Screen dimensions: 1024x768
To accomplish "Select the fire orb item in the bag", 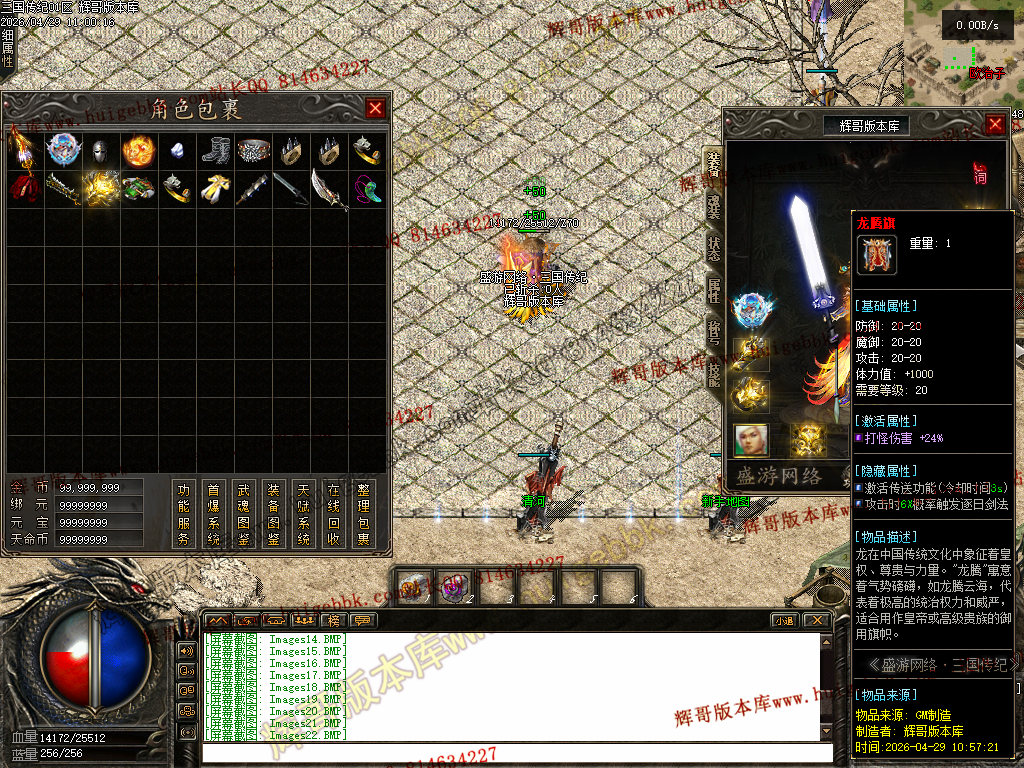I will tap(138, 152).
